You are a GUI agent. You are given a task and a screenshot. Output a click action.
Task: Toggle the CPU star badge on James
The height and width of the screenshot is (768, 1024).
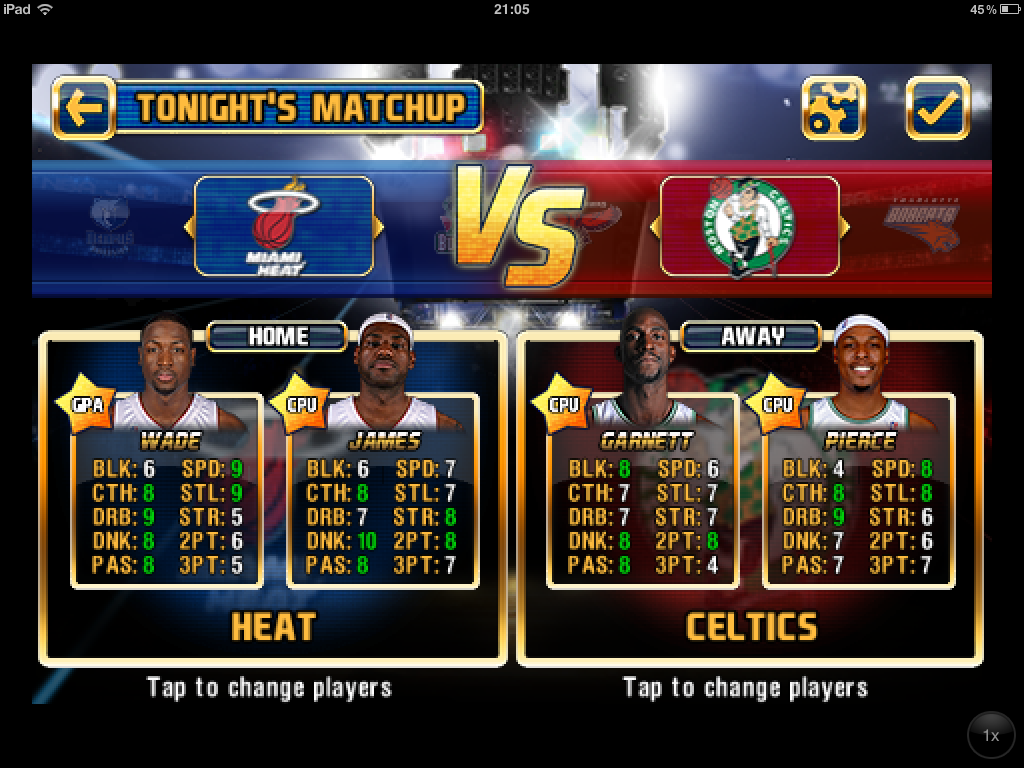click(298, 404)
